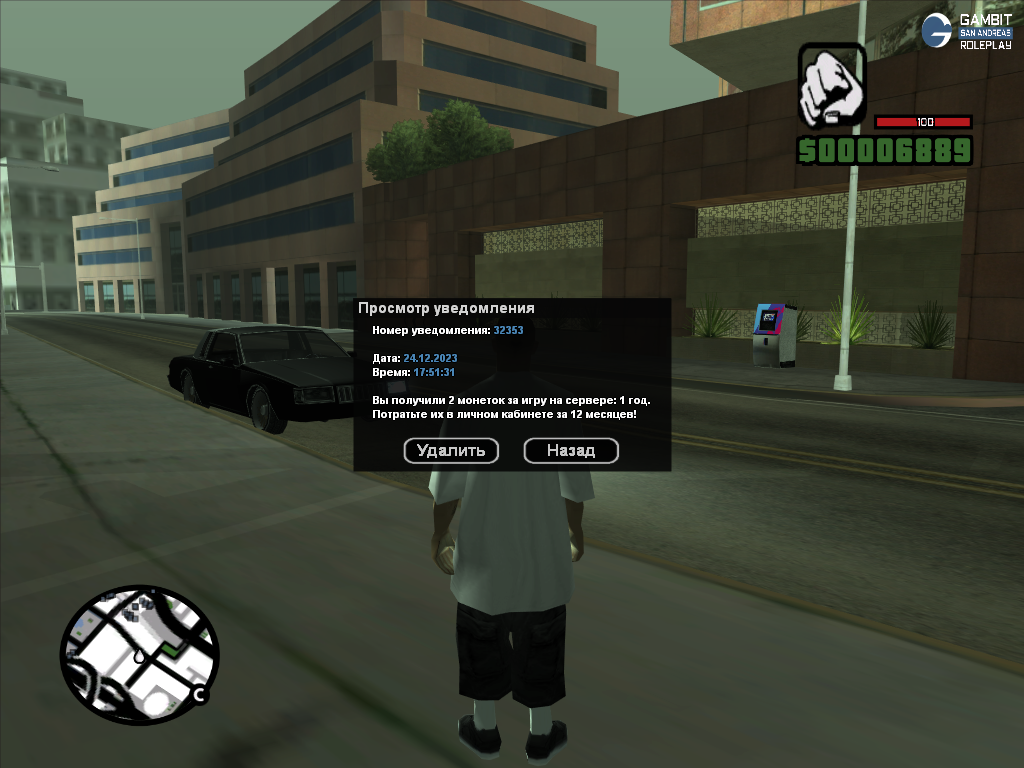Go back using the Назад button
1024x768 pixels.
click(x=571, y=451)
